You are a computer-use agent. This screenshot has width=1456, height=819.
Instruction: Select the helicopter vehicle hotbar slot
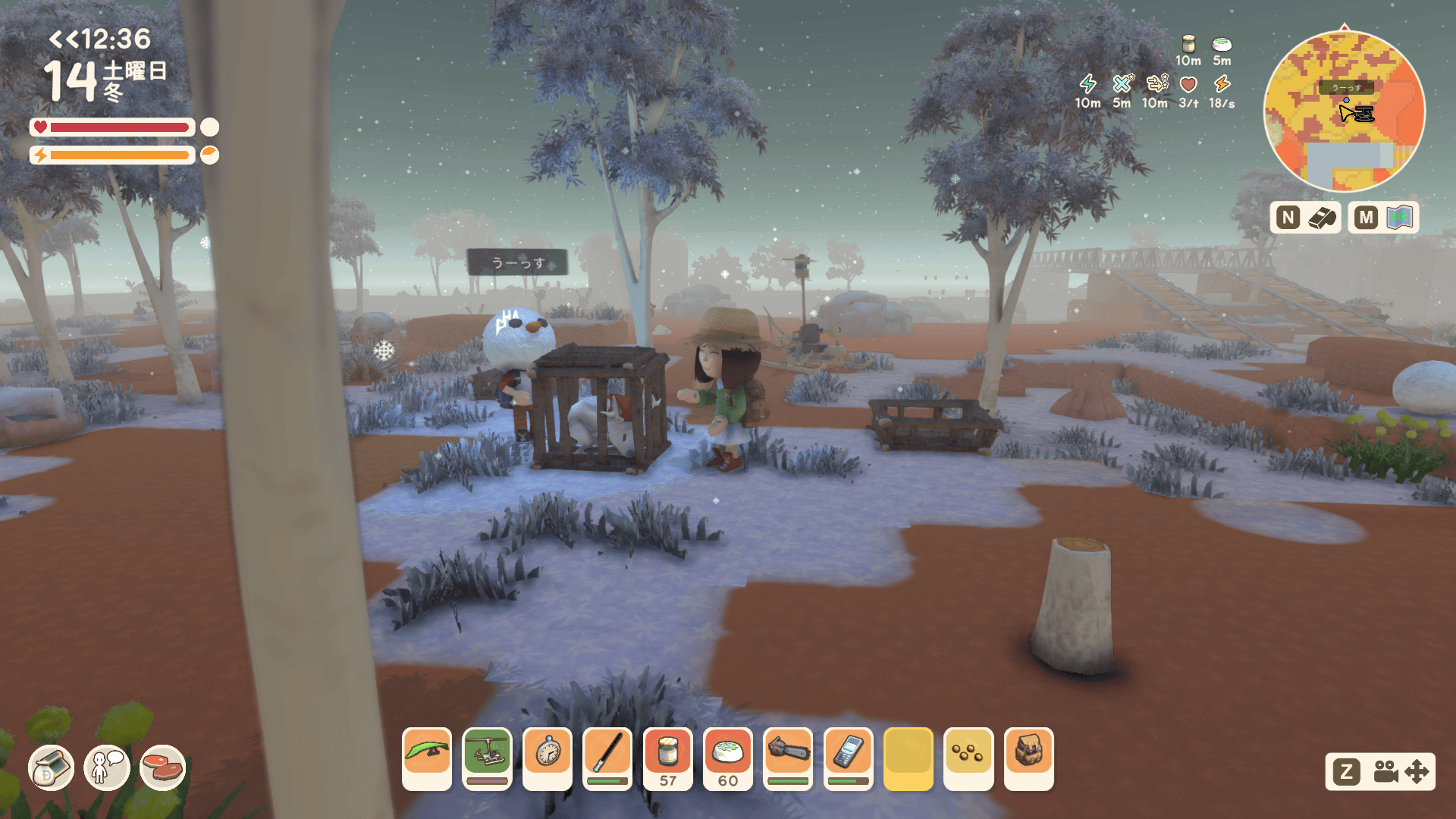coord(487,758)
